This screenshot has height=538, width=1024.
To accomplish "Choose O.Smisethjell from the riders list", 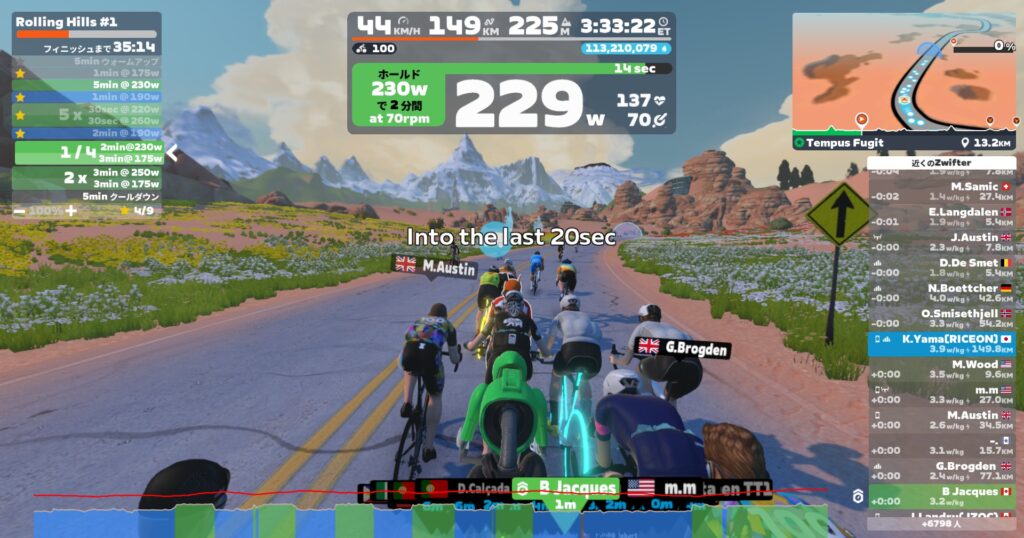I will click(x=942, y=317).
